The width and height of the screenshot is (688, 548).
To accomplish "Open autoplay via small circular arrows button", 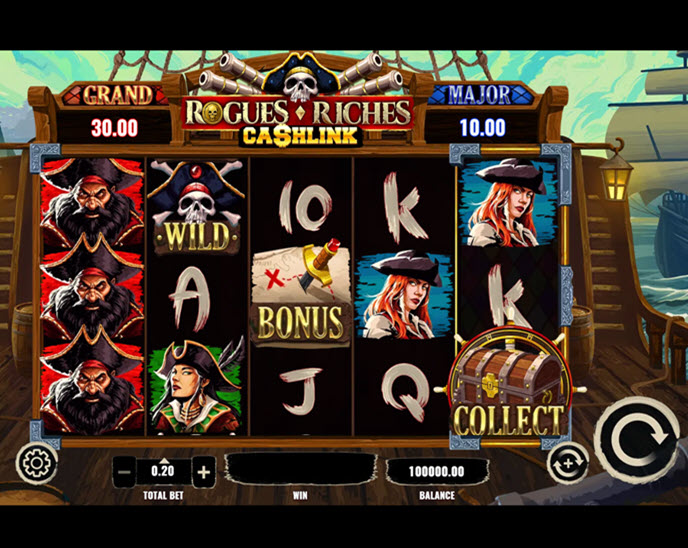I will tap(564, 463).
